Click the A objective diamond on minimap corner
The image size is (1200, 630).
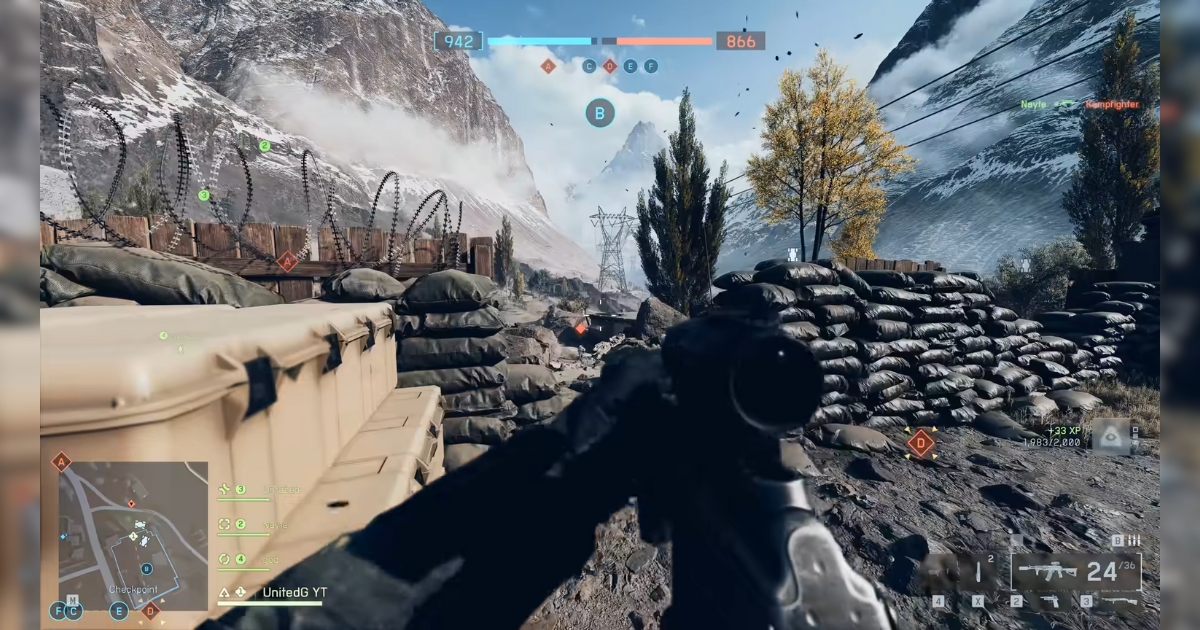61,461
